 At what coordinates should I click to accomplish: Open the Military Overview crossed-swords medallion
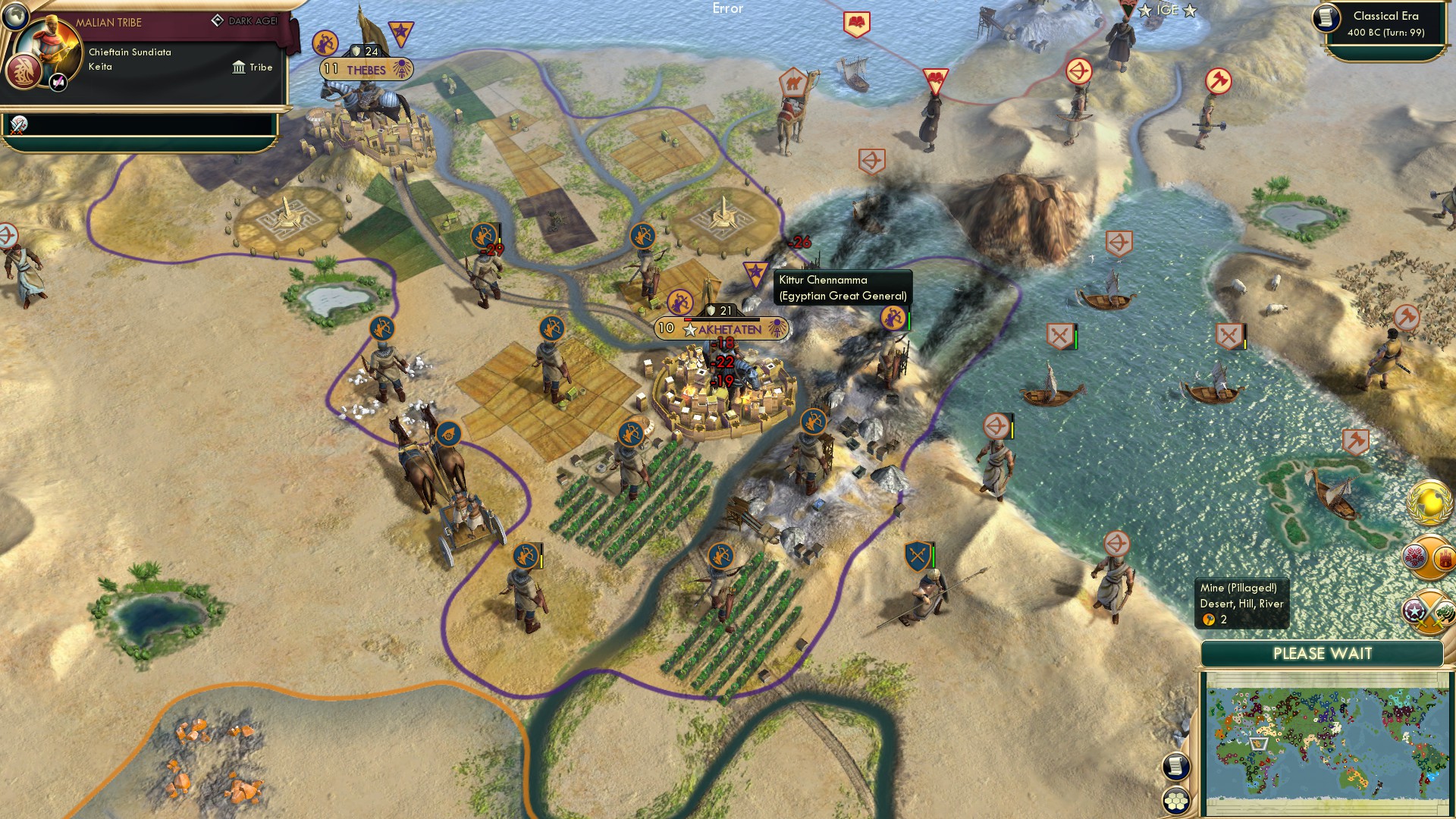pyautogui.click(x=1426, y=613)
